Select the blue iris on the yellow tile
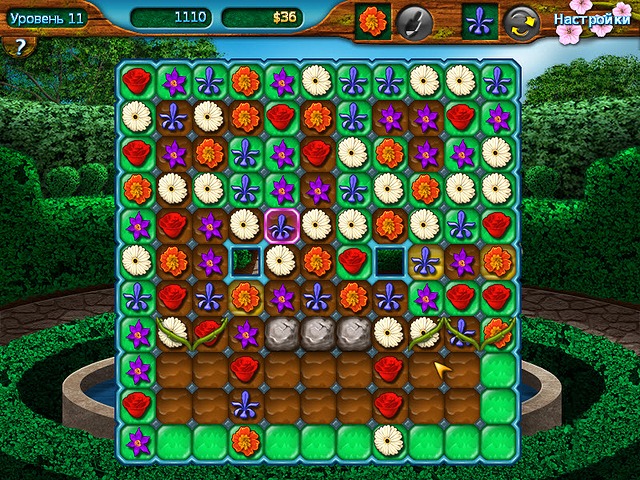This screenshot has width=640, height=480. click(425, 261)
